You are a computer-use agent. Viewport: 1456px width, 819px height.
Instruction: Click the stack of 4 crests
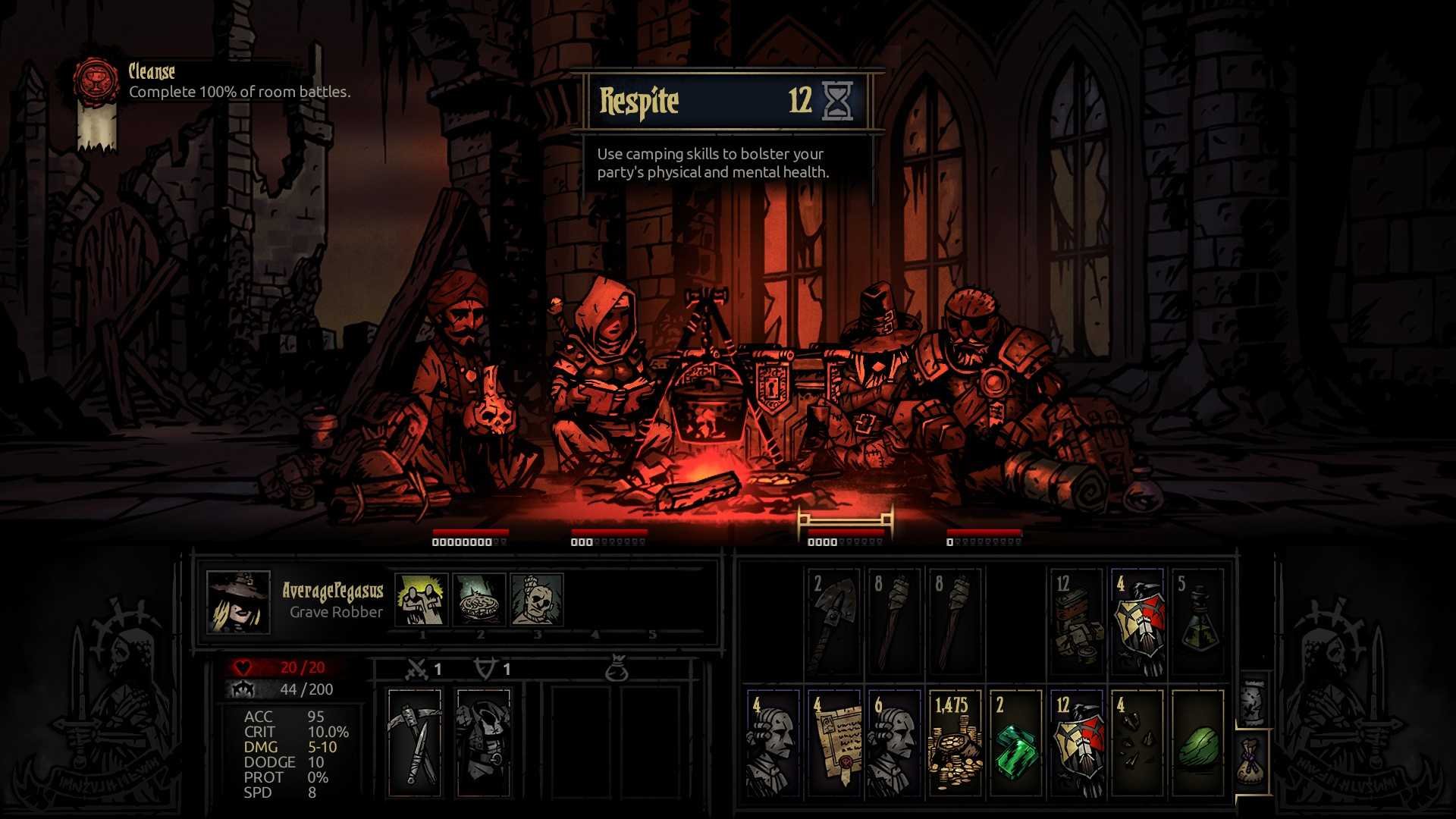(x=1137, y=622)
